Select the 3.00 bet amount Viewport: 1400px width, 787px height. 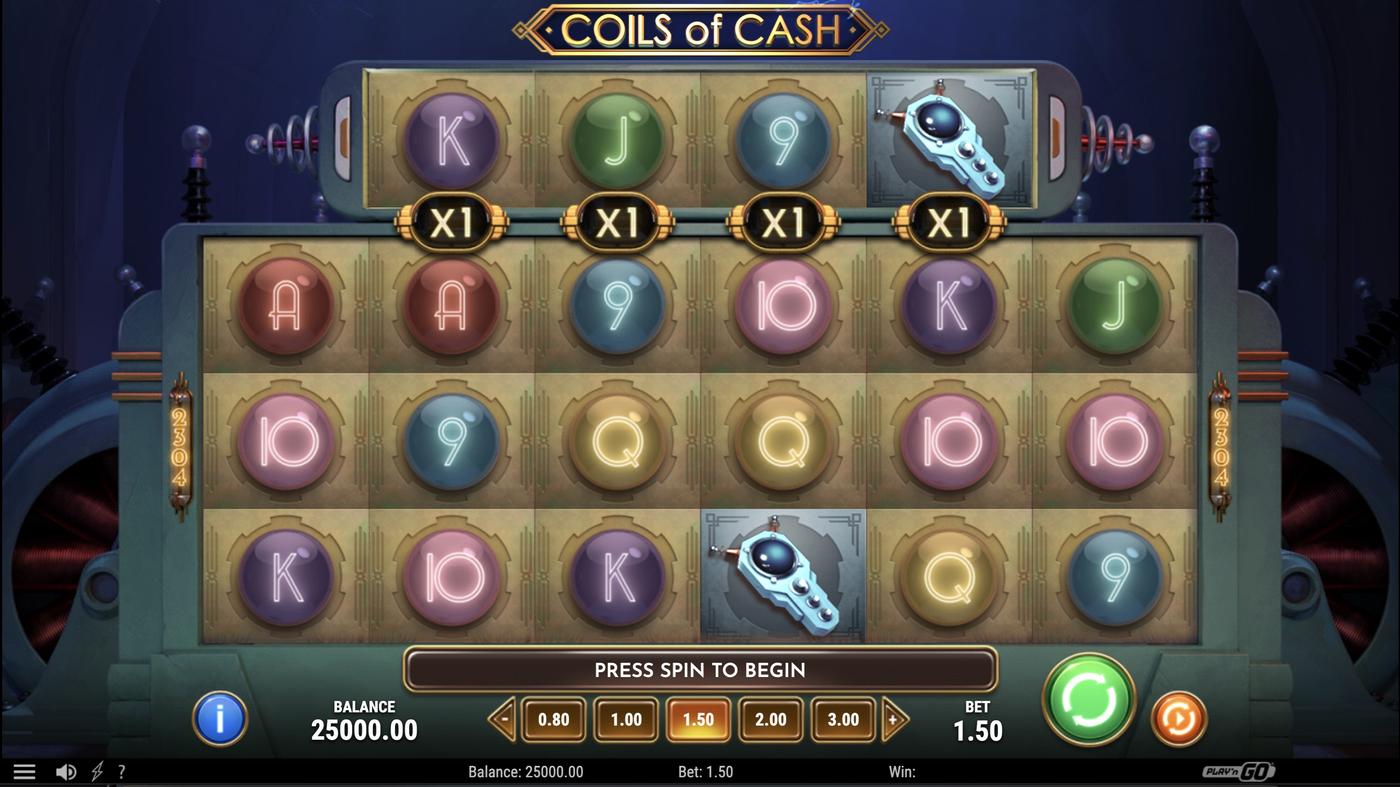[843, 717]
